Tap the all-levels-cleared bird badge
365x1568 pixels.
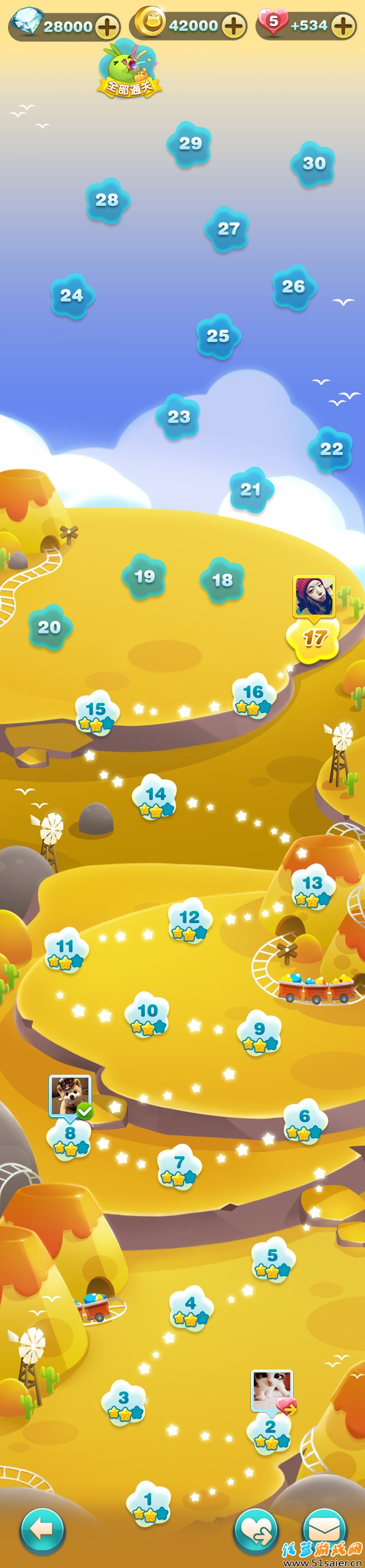pyautogui.click(x=129, y=70)
